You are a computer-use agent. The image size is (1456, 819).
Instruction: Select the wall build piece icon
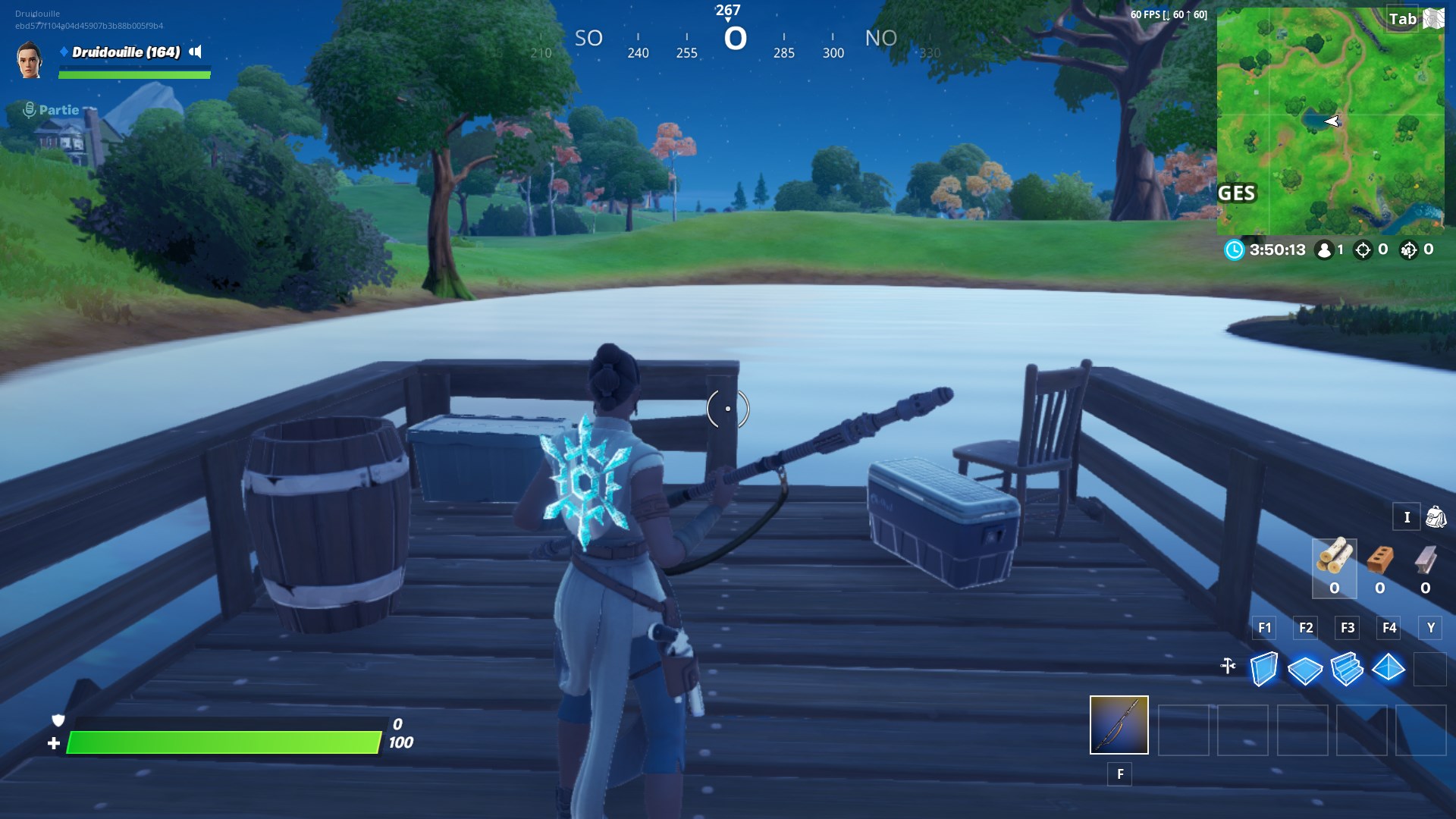1263,670
